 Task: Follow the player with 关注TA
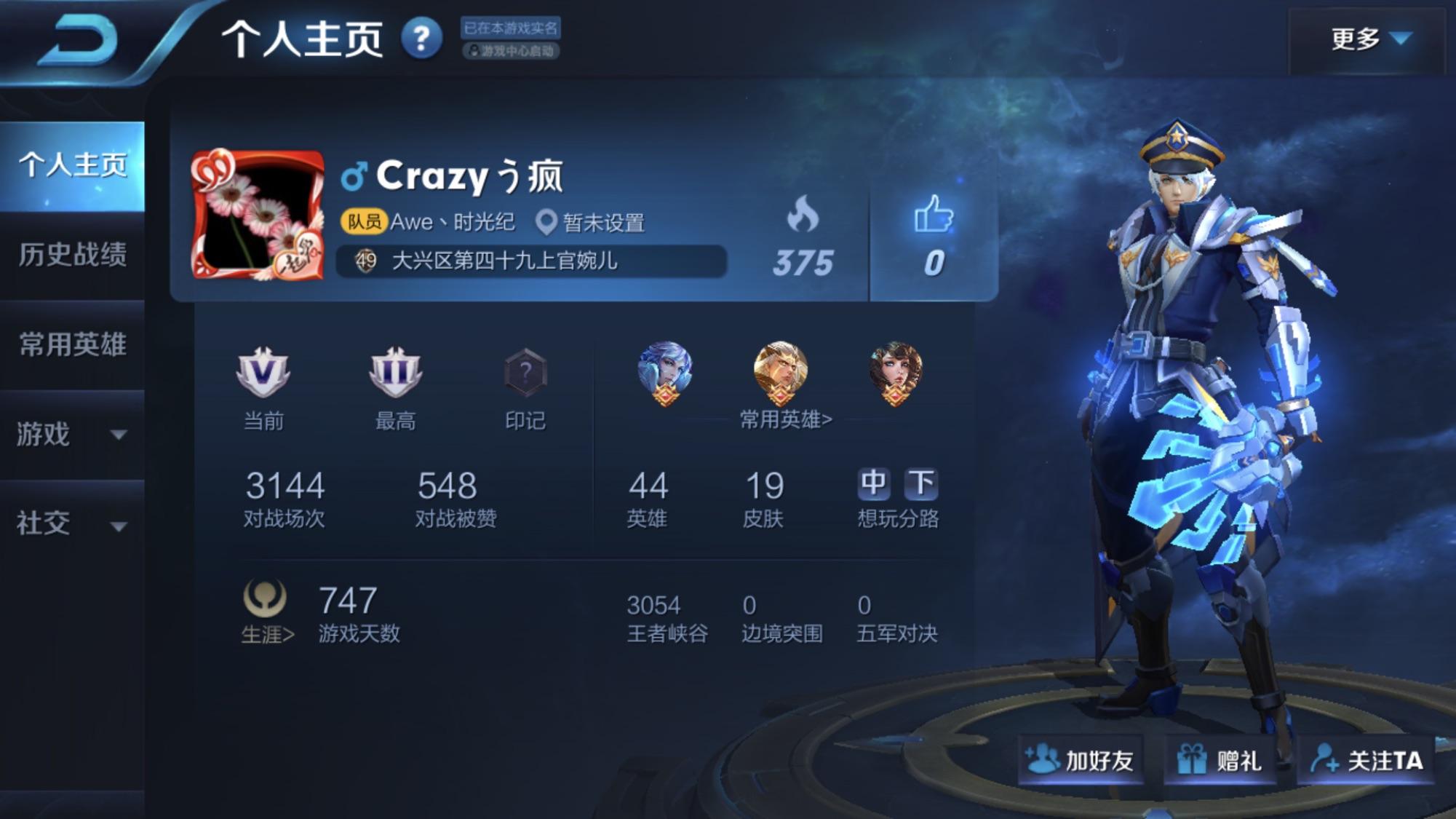[1367, 761]
